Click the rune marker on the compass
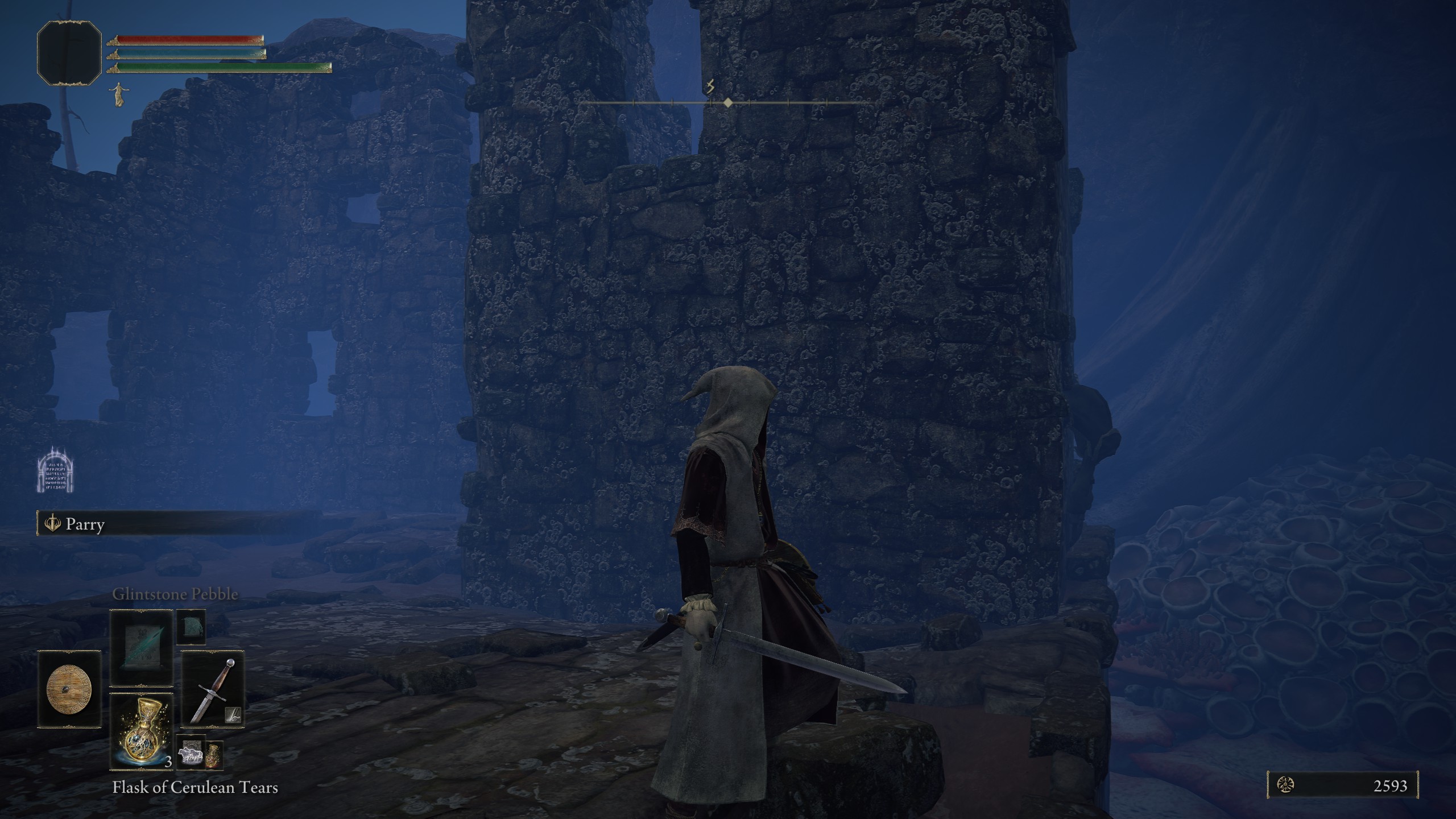 tap(710, 87)
